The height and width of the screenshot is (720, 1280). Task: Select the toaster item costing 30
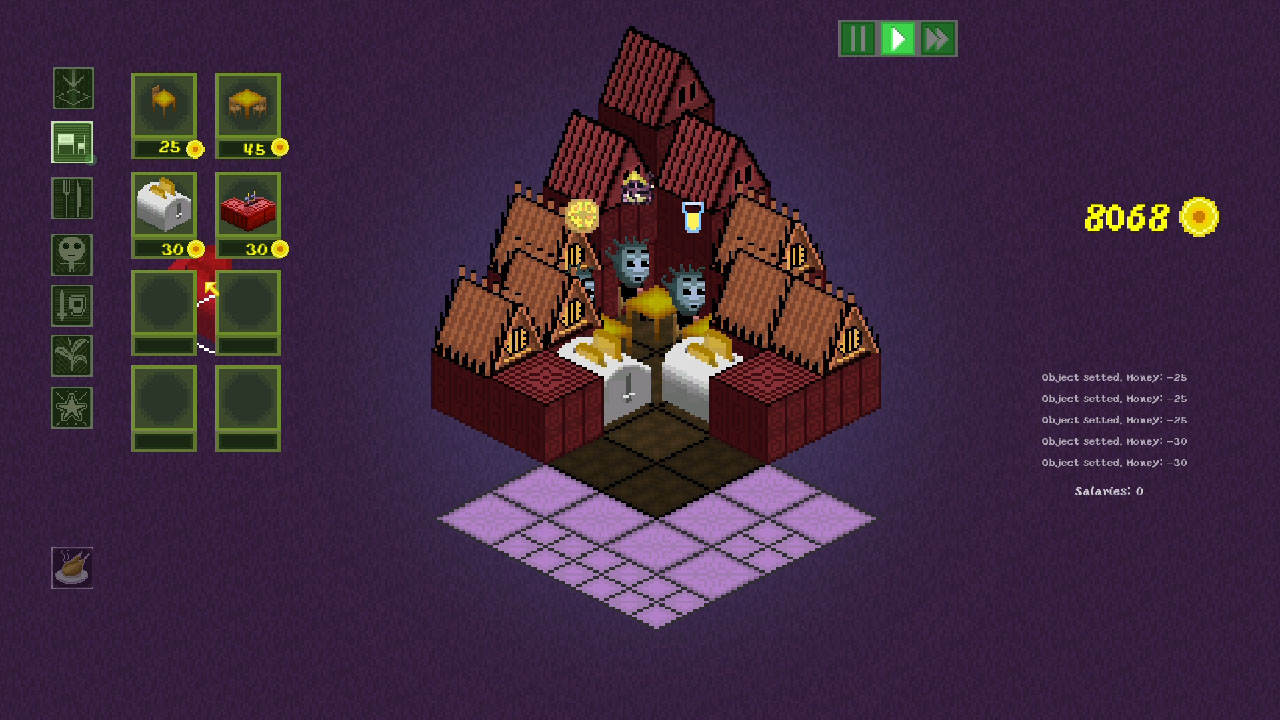(164, 207)
